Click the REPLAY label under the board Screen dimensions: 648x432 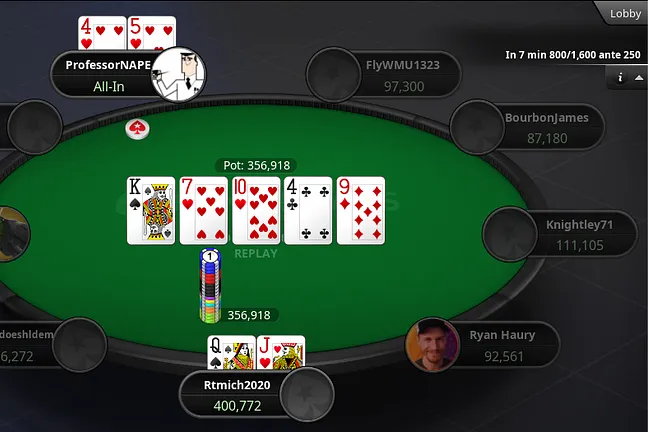pos(255,253)
